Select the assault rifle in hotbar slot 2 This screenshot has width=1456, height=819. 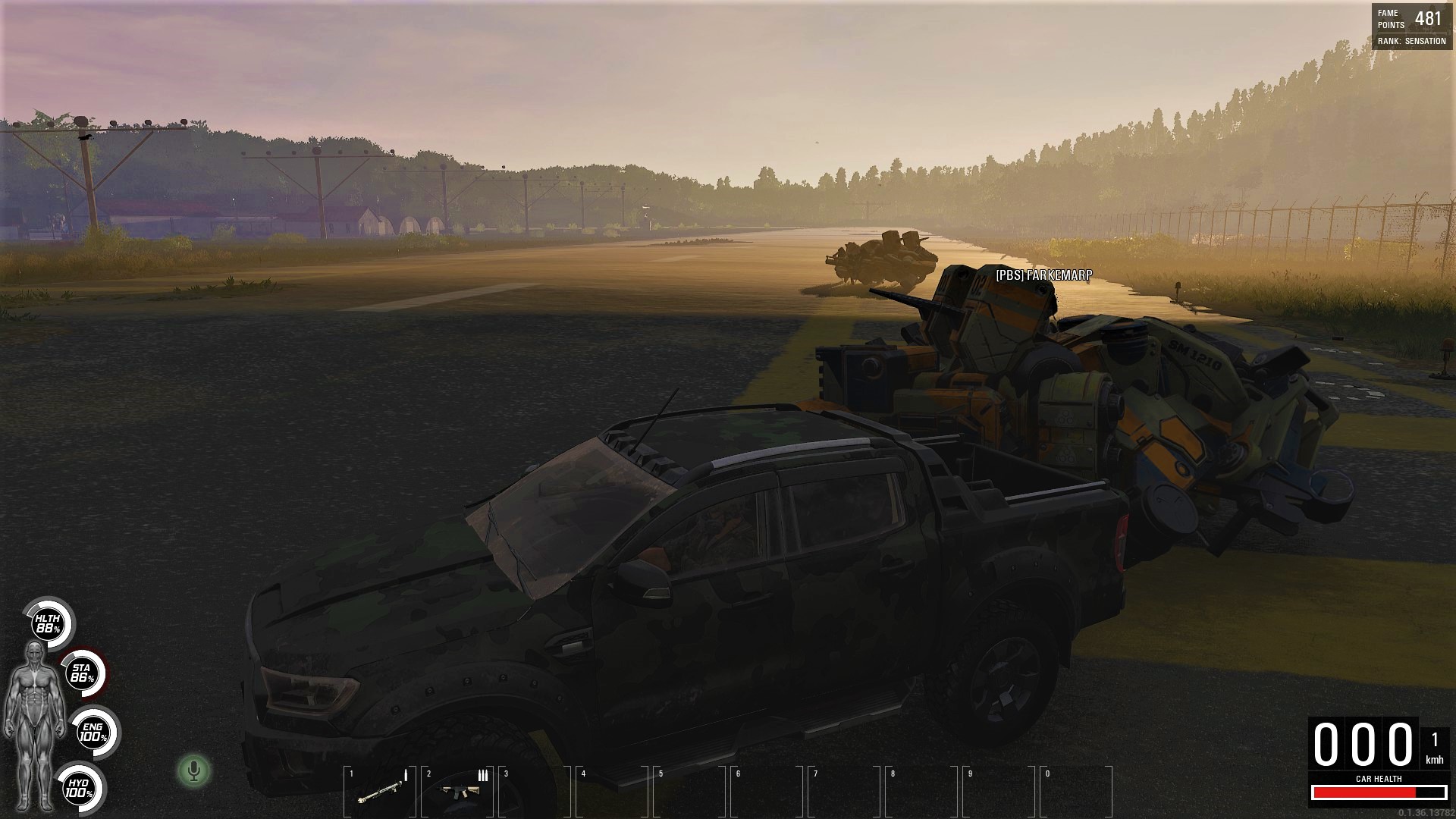tap(457, 792)
